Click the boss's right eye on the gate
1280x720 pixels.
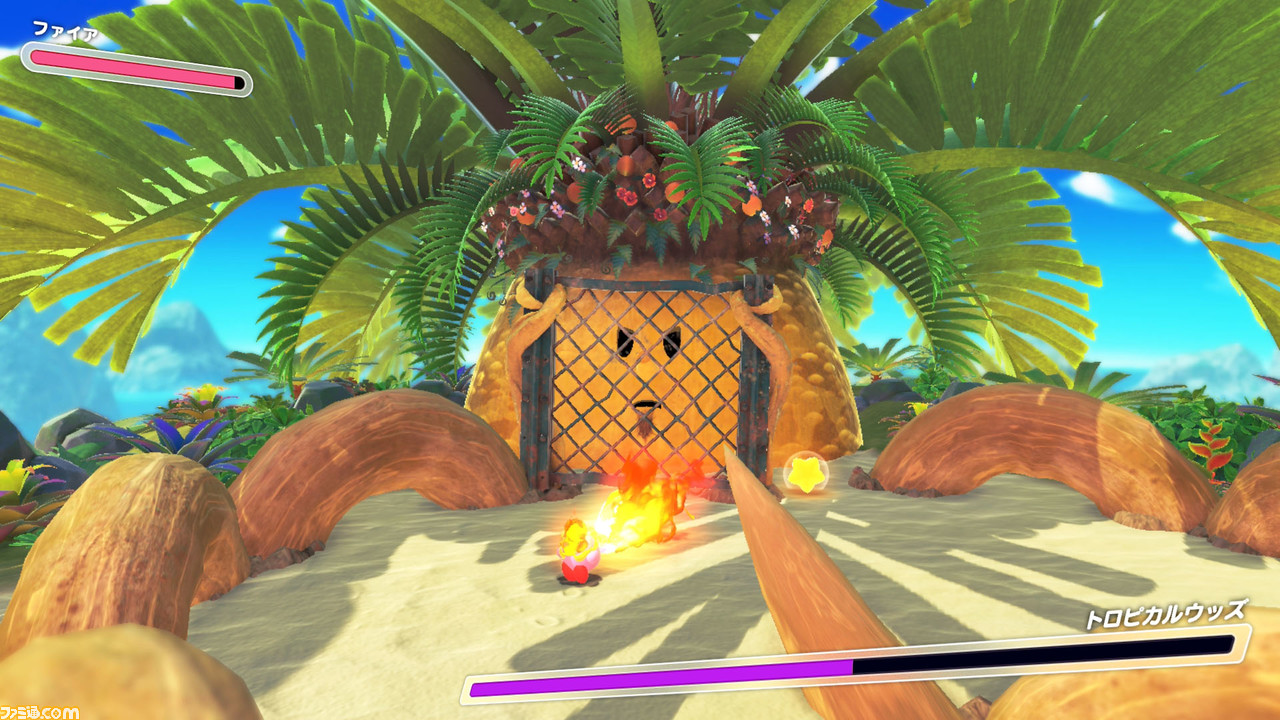[x=672, y=342]
